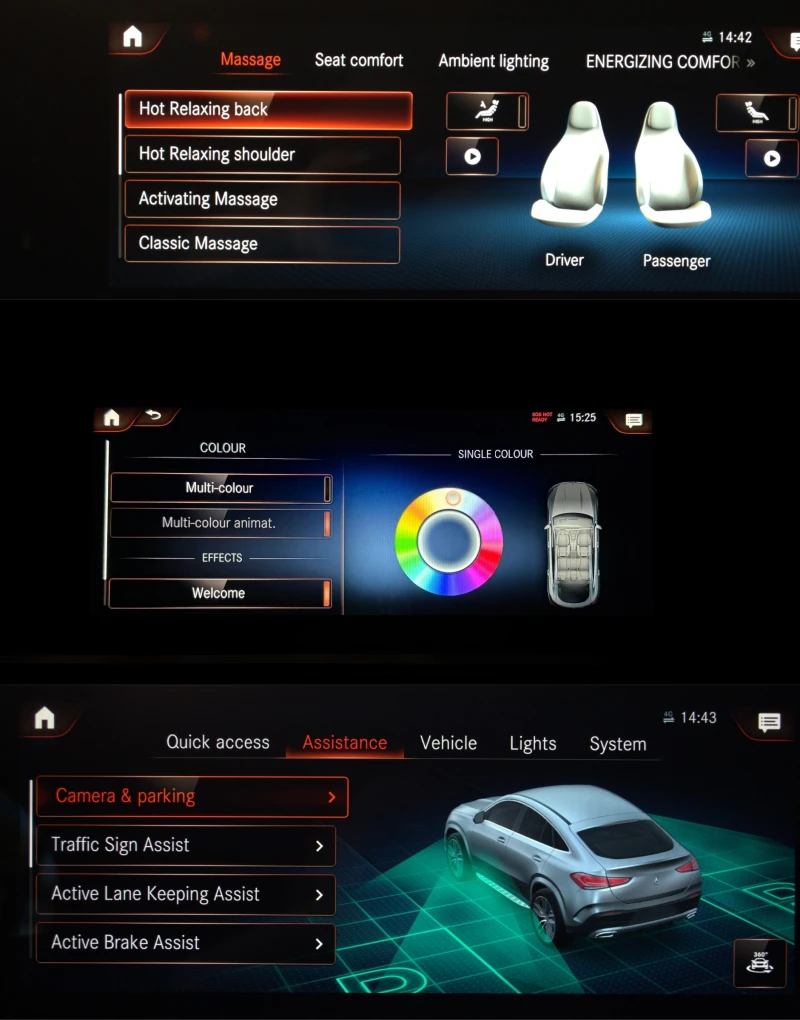Open the System tab
The width and height of the screenshot is (800, 1020).
617,743
